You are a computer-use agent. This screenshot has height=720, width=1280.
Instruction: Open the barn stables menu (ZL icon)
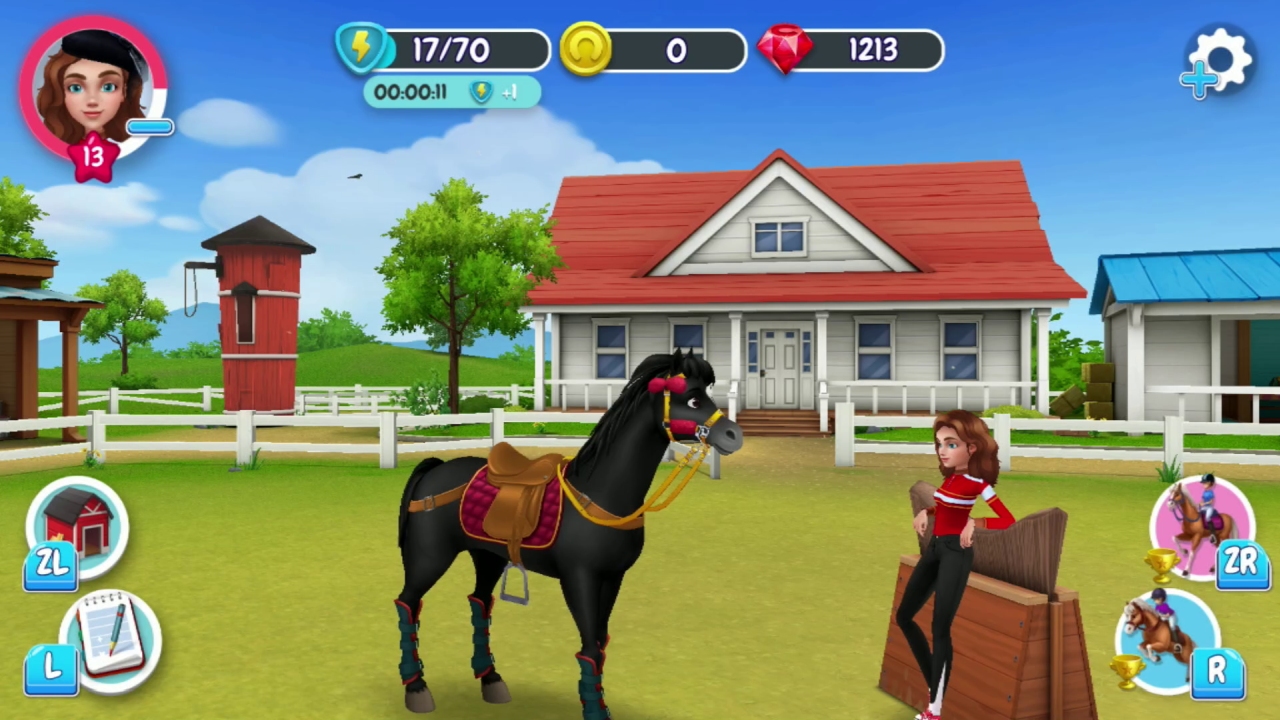pos(78,530)
